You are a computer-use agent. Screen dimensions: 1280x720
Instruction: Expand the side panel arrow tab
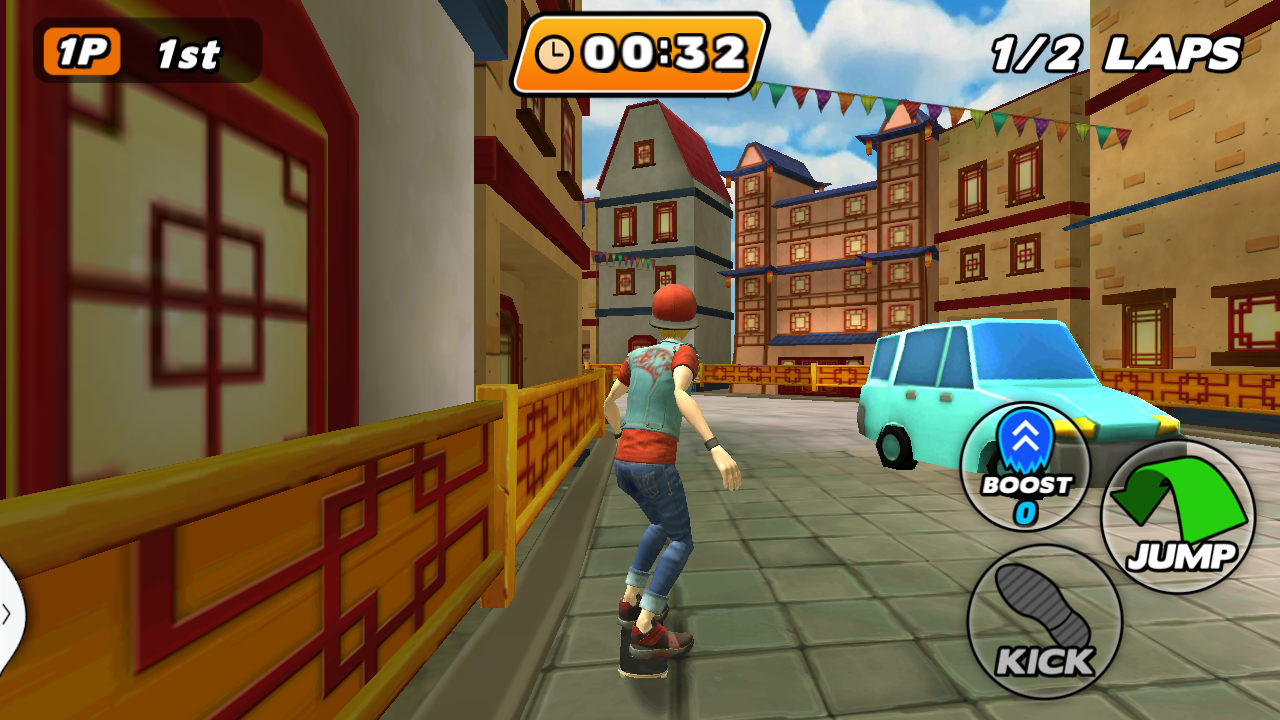pos(7,613)
